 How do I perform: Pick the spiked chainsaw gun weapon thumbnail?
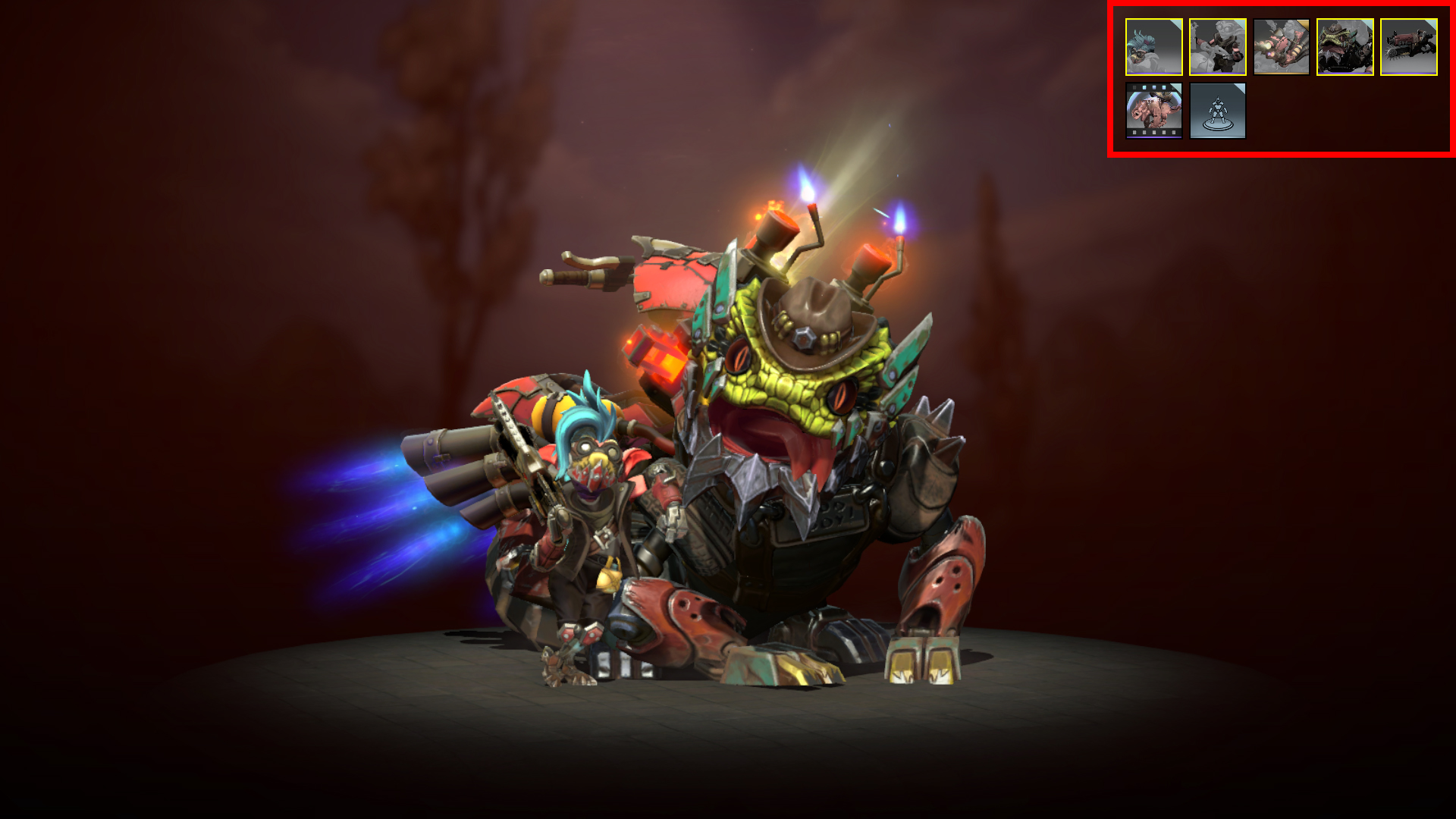[x=1408, y=47]
